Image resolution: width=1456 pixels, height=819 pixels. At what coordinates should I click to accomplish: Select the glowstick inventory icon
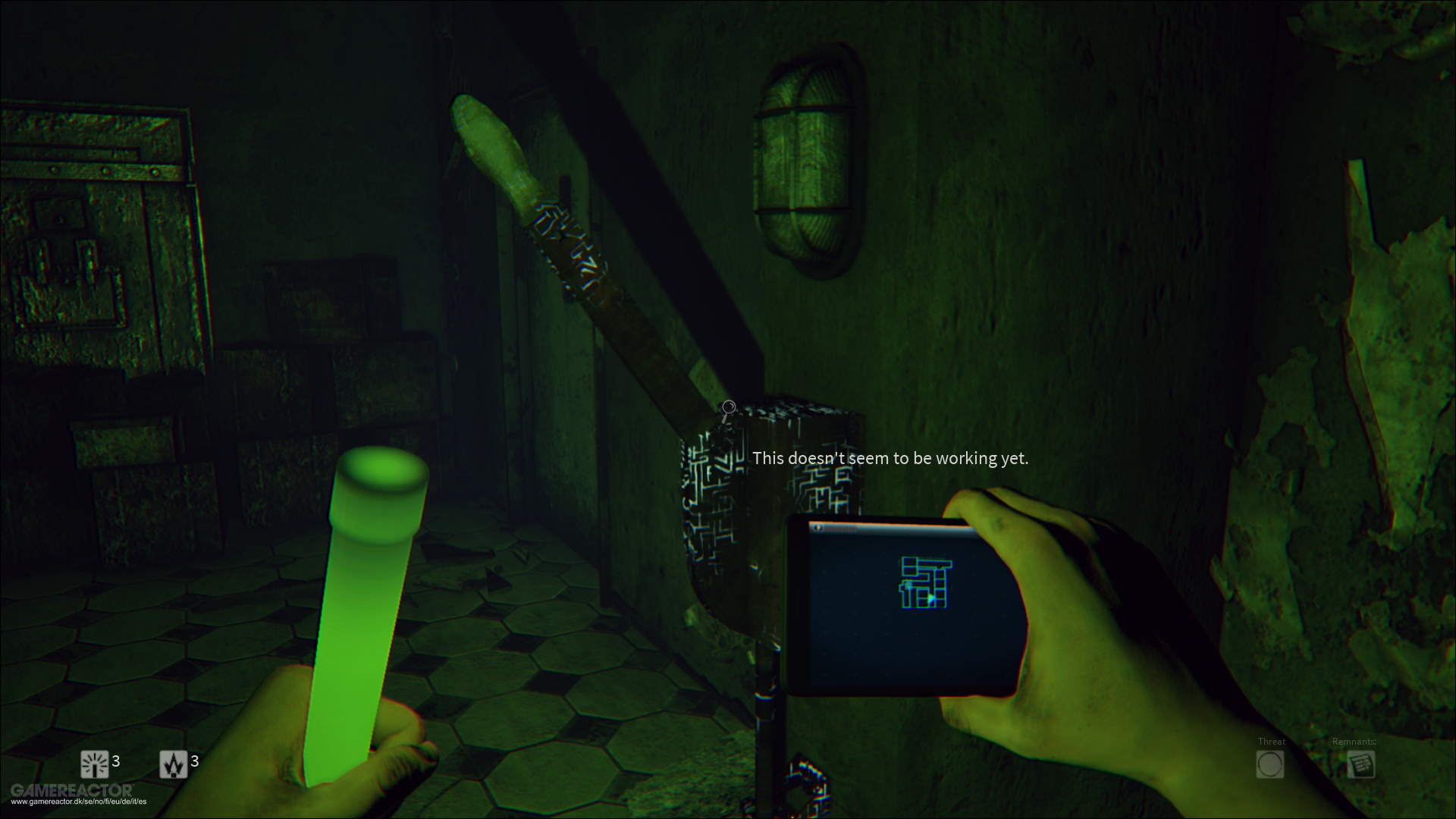[x=95, y=764]
